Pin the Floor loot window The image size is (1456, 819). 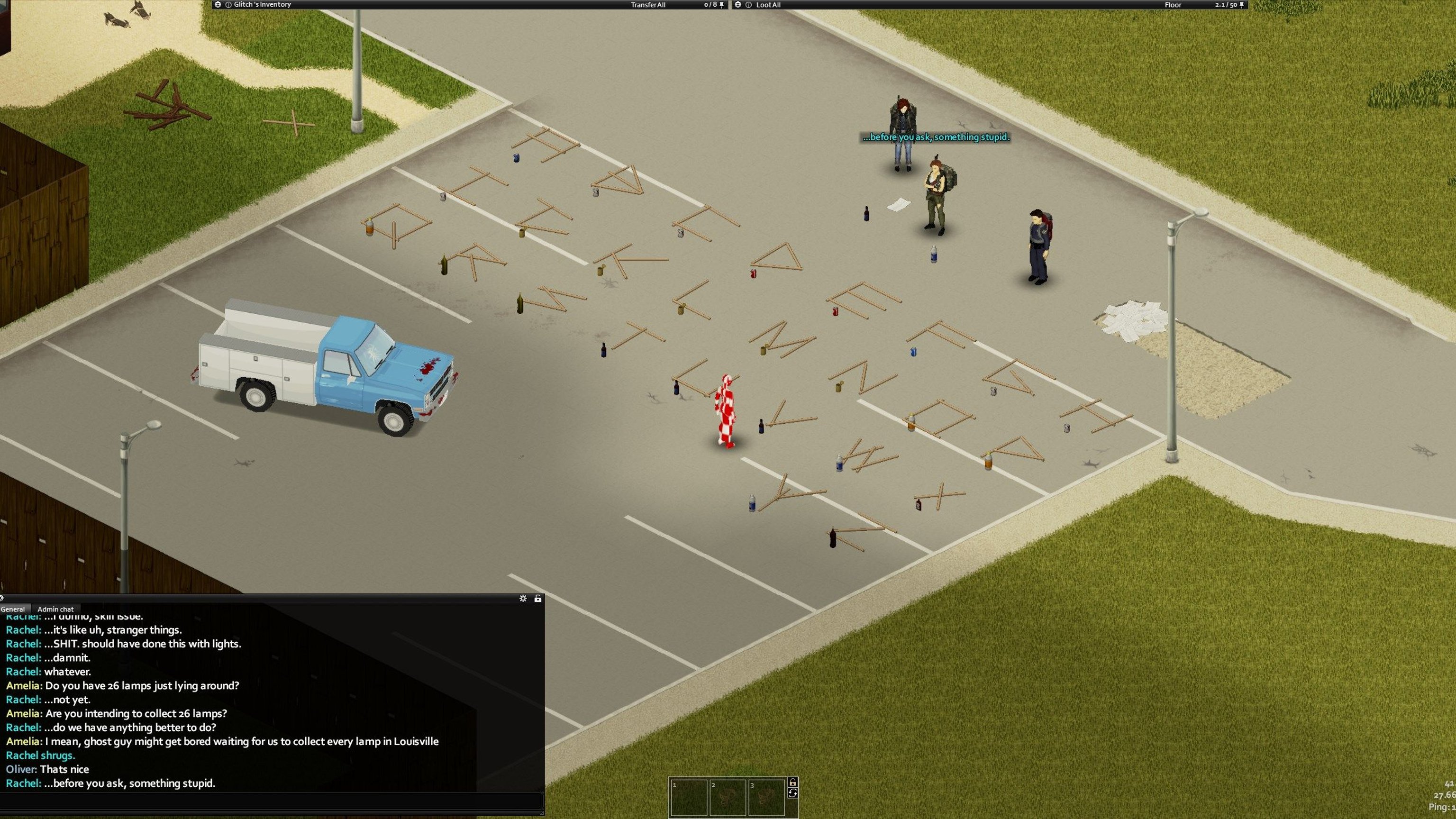[x=1242, y=5]
